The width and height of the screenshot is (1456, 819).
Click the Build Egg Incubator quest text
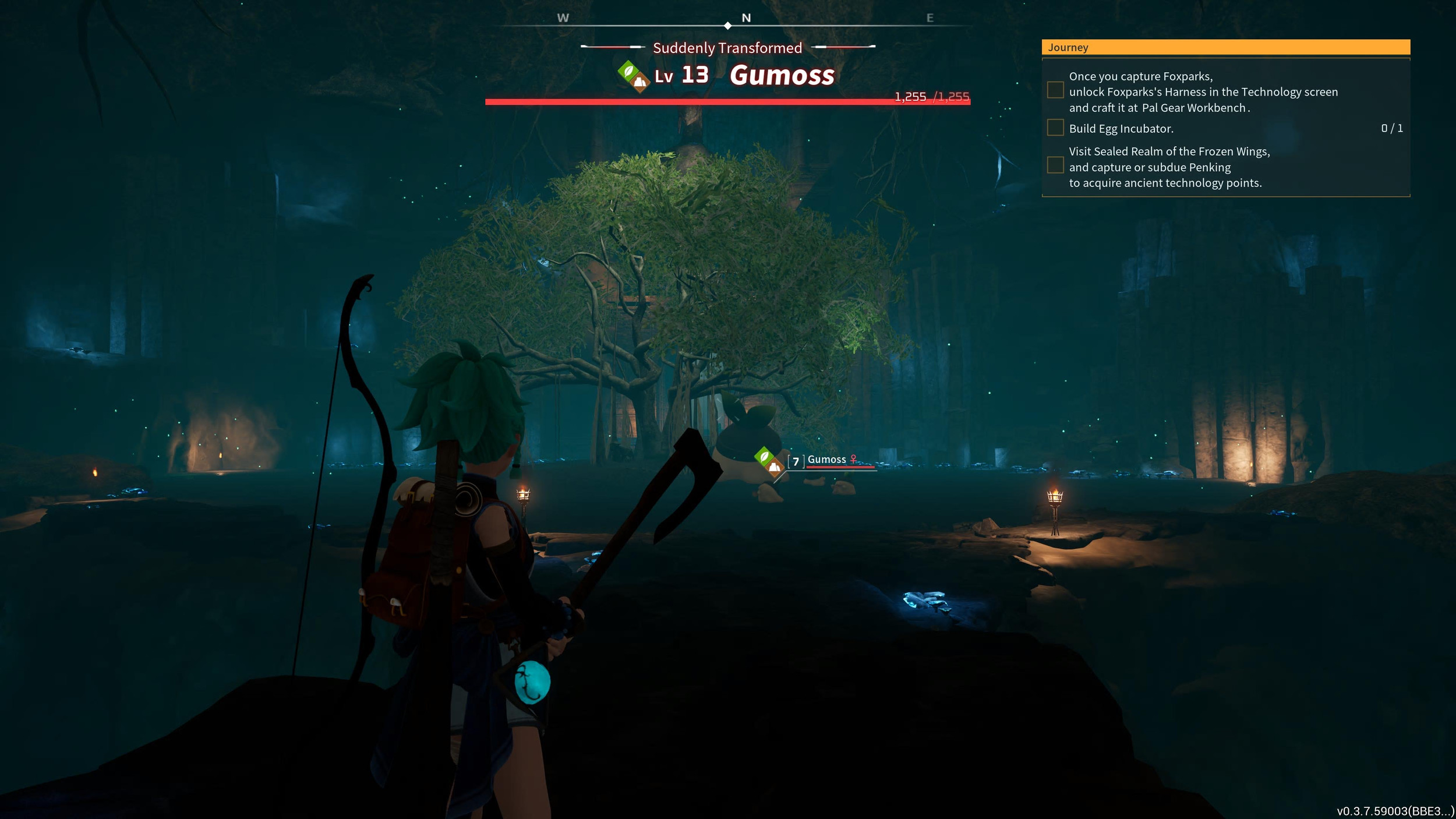[1121, 128]
